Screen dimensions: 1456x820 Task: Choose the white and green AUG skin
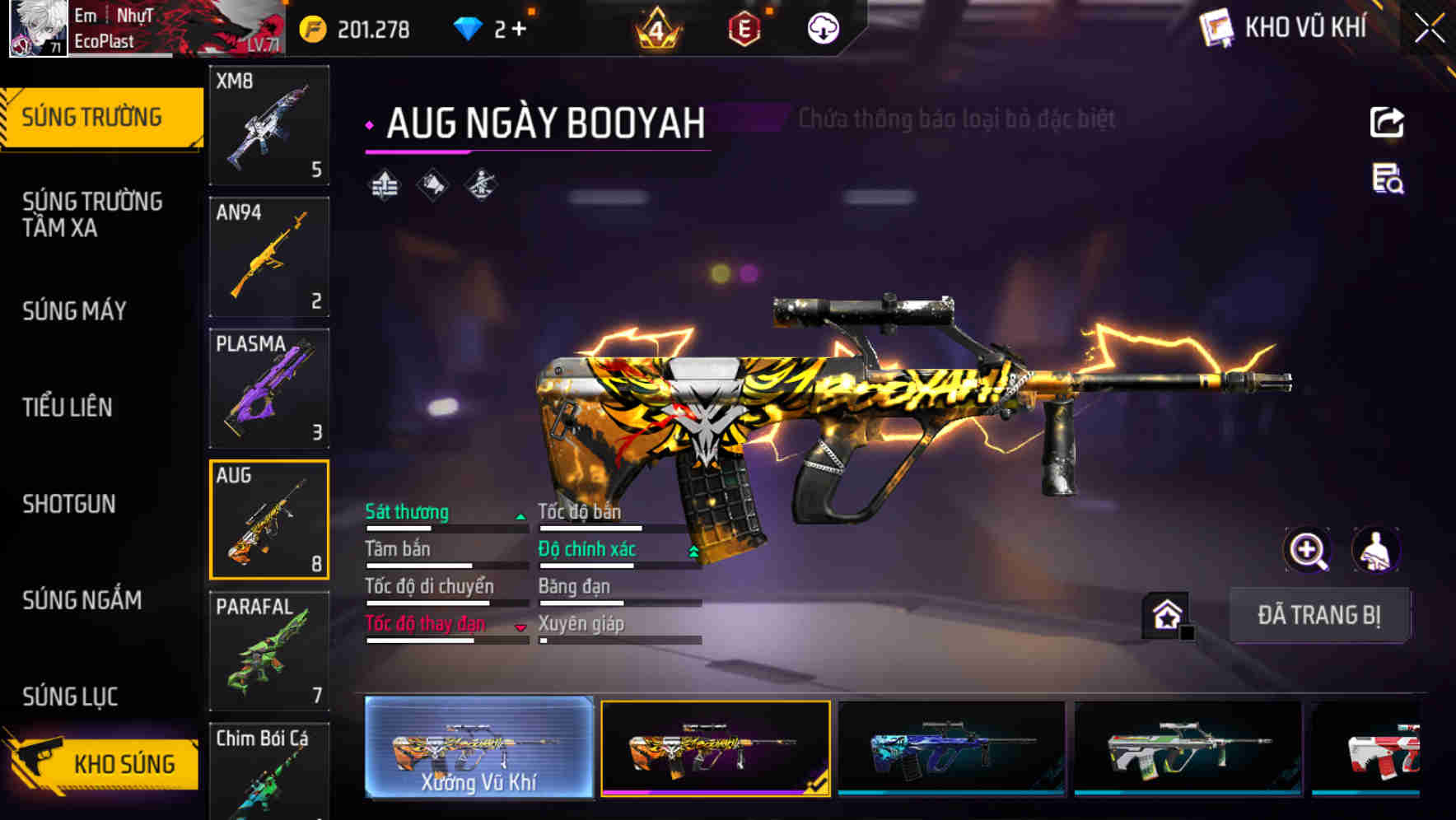coord(1188,748)
